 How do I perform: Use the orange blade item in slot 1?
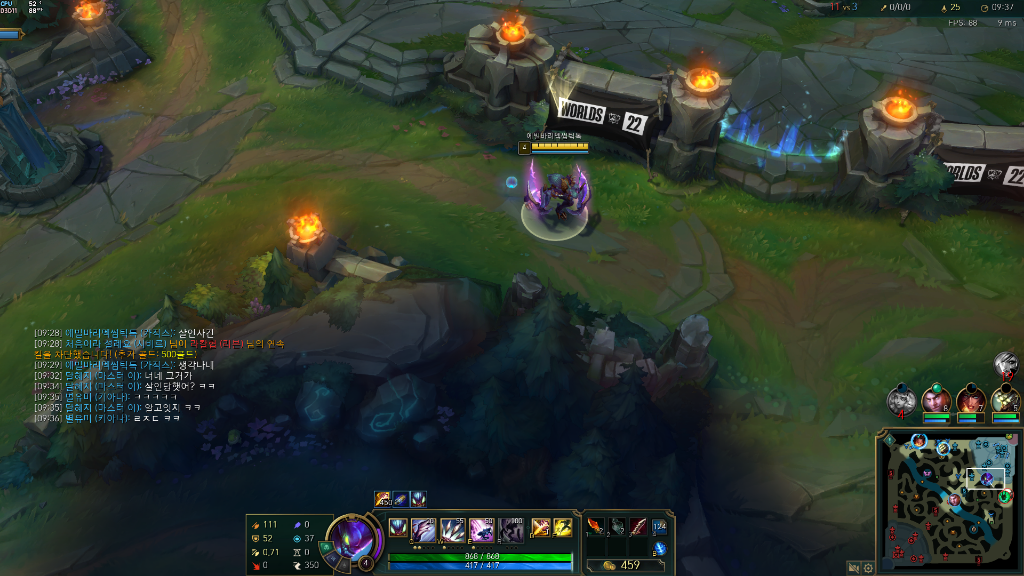[x=596, y=526]
